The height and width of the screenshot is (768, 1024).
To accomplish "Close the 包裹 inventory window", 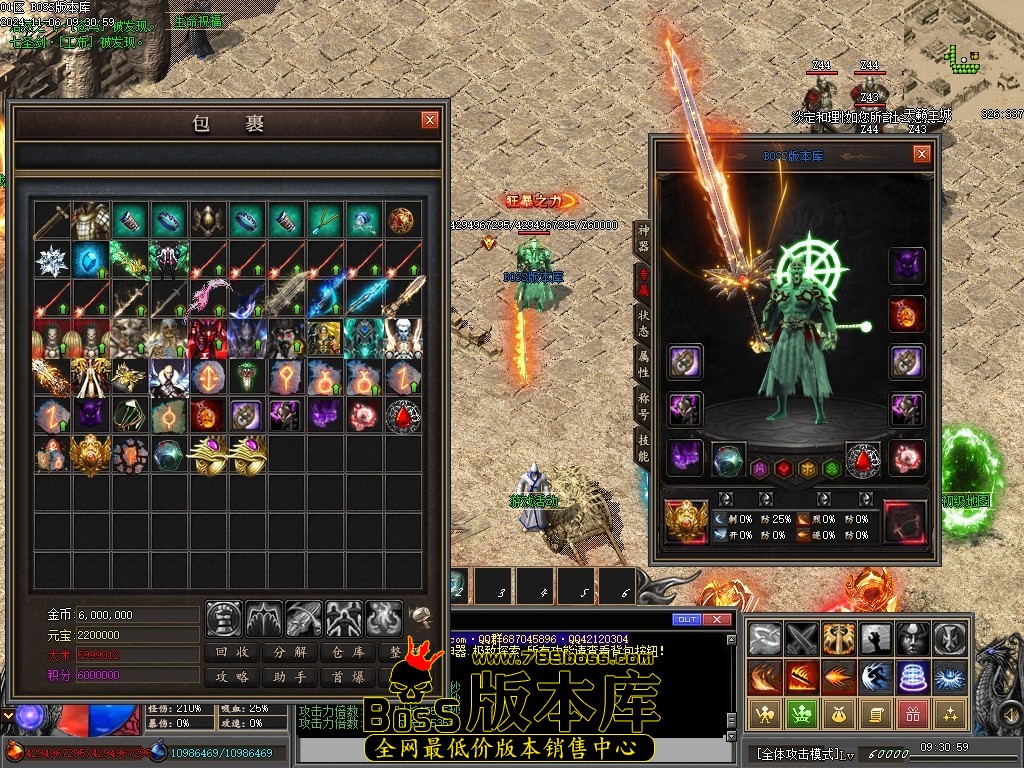I will [430, 120].
